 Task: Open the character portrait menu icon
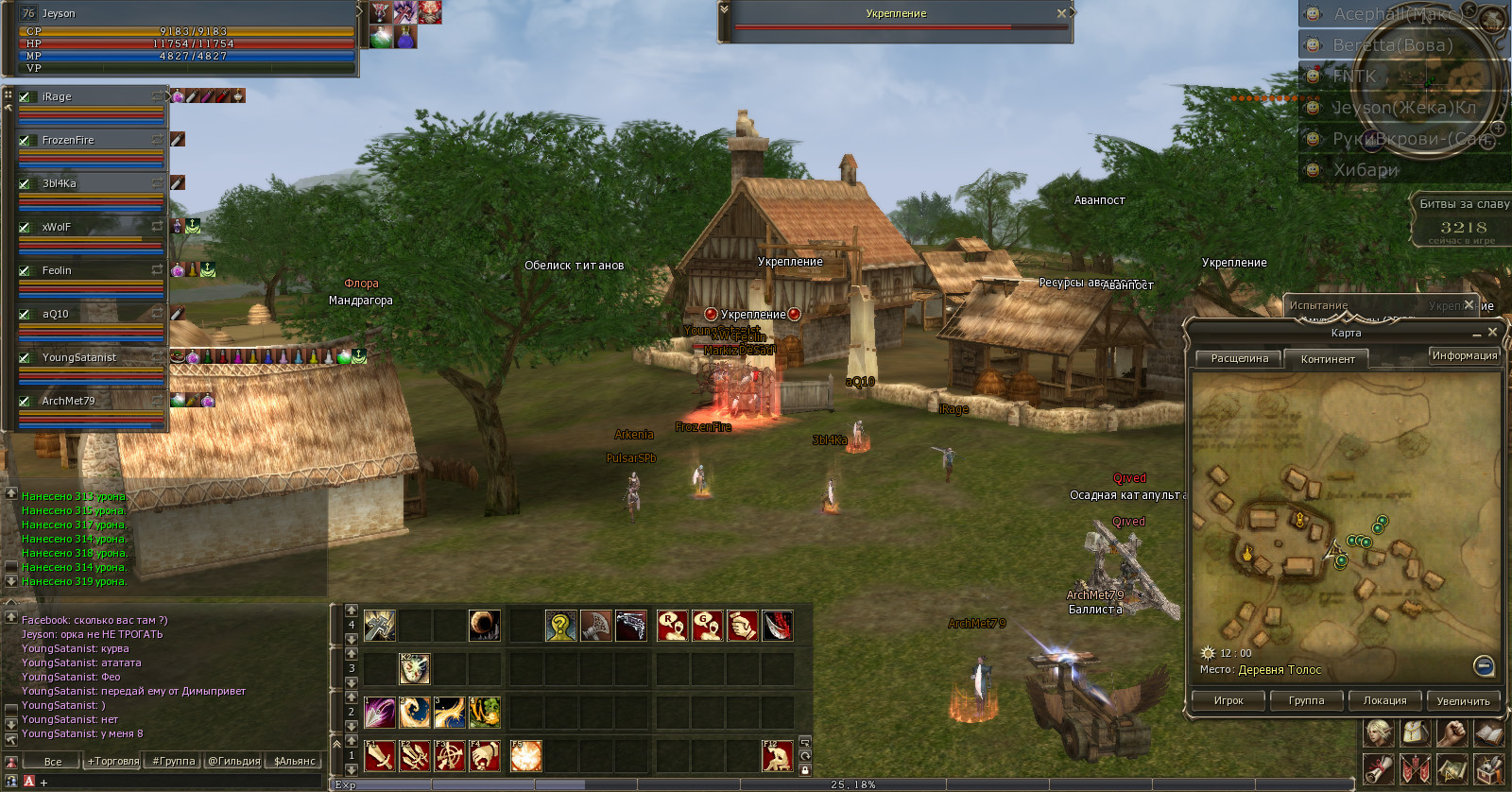tap(1378, 733)
